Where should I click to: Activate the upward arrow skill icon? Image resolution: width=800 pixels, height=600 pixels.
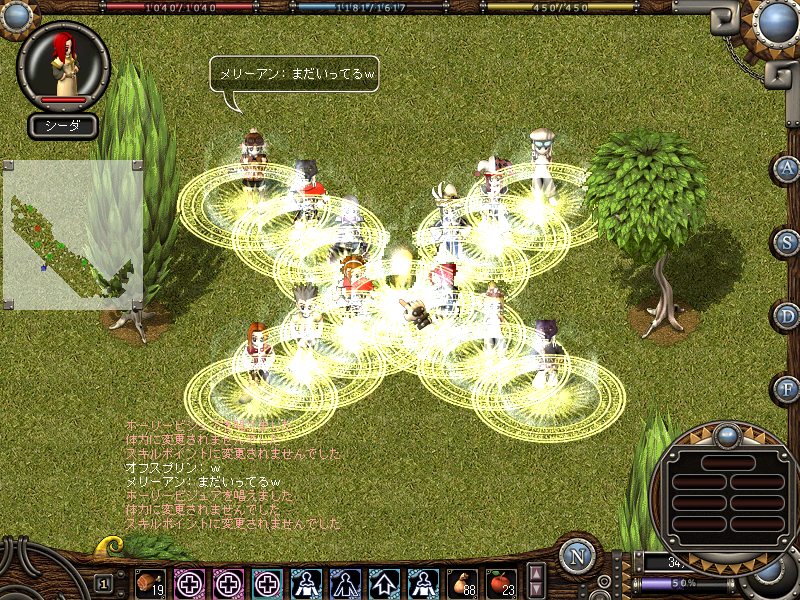tap(384, 582)
